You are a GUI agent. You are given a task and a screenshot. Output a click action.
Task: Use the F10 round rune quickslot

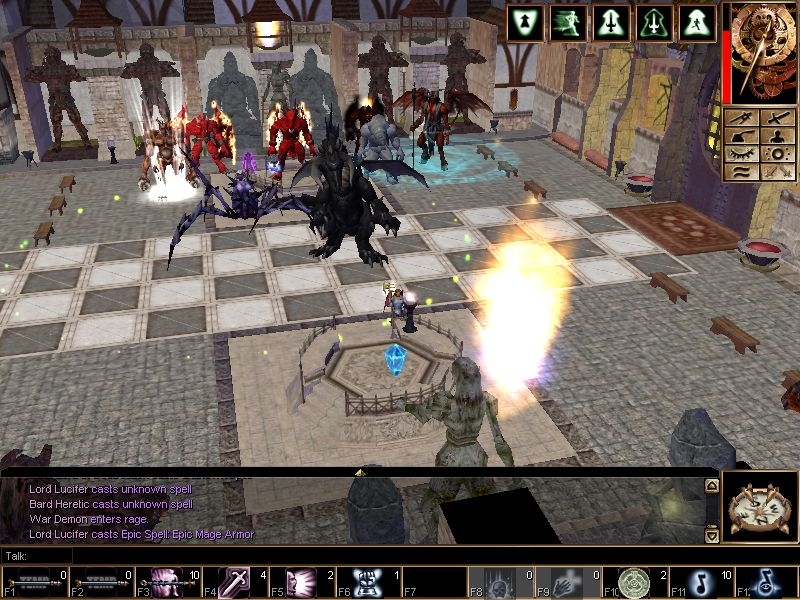pyautogui.click(x=633, y=582)
